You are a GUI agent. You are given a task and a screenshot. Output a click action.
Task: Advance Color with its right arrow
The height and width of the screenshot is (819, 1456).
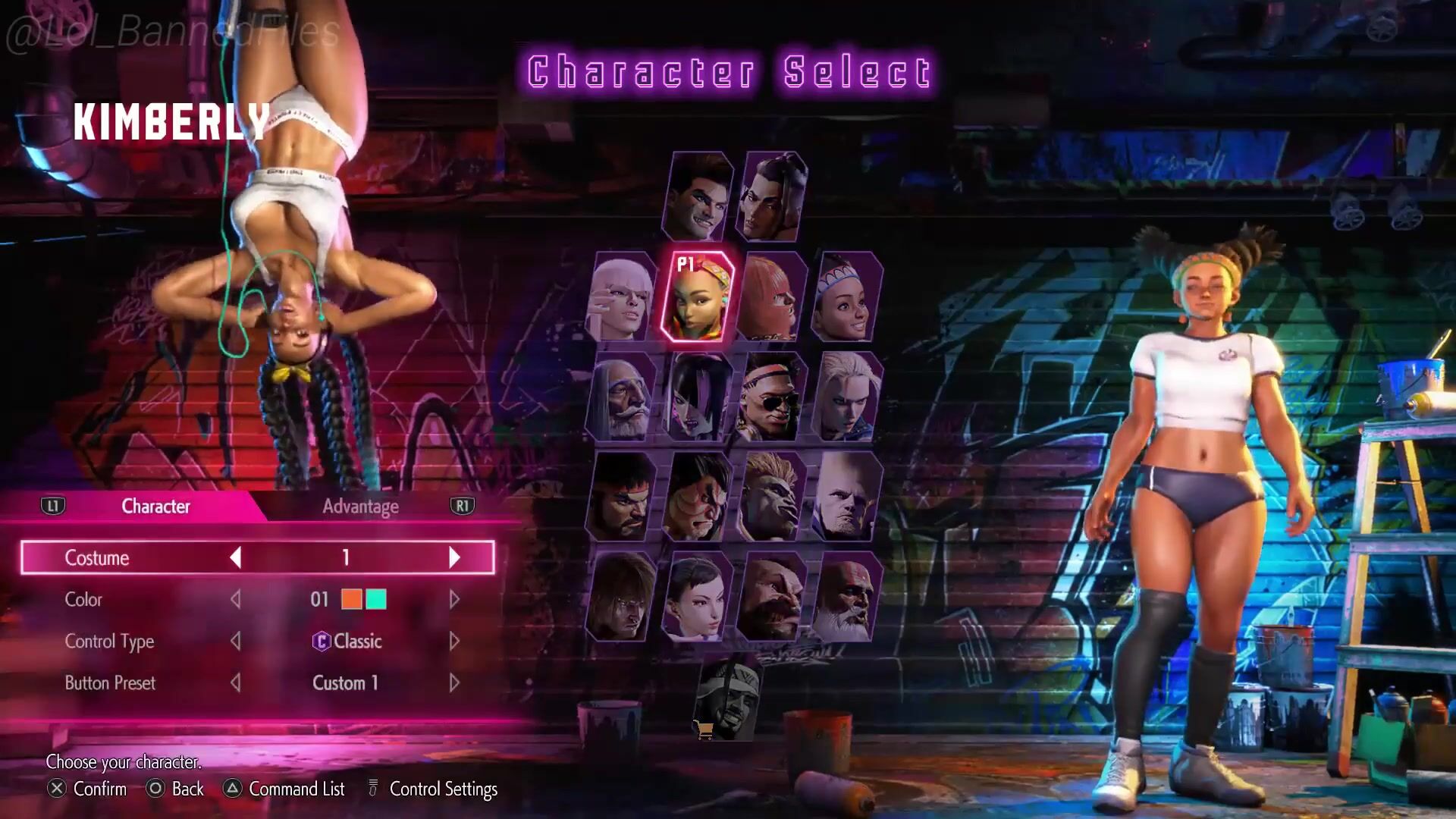click(x=454, y=600)
